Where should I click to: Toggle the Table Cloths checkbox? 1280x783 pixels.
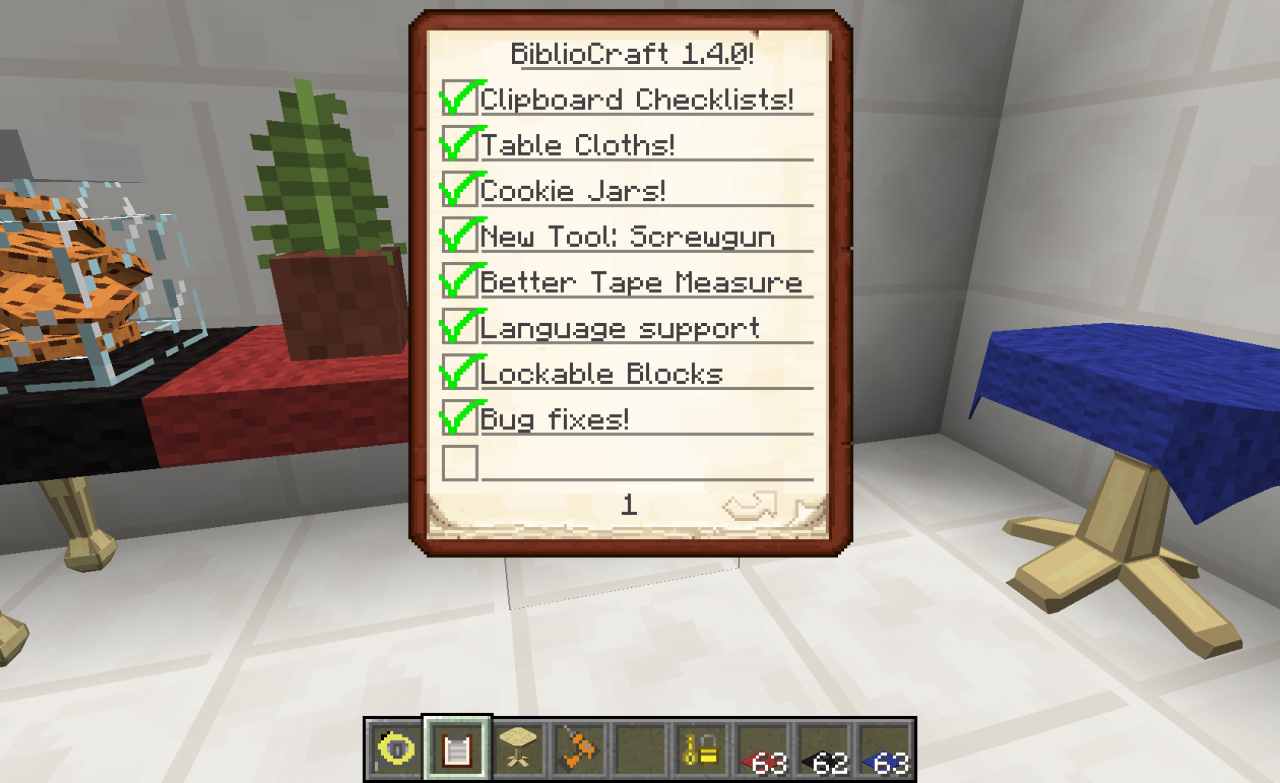459,145
